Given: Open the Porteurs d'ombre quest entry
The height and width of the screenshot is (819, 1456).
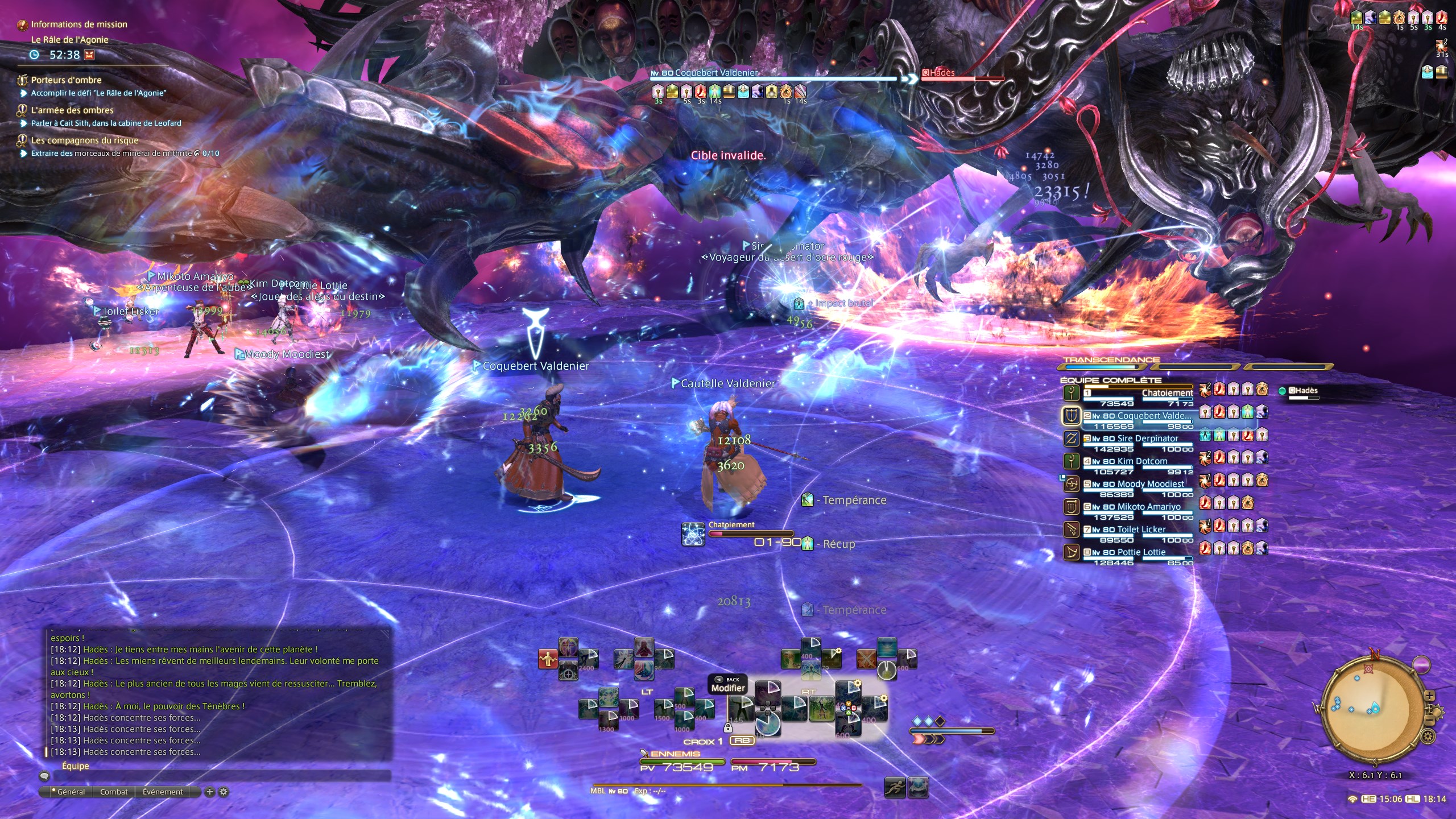Looking at the screenshot, I should click(x=66, y=80).
